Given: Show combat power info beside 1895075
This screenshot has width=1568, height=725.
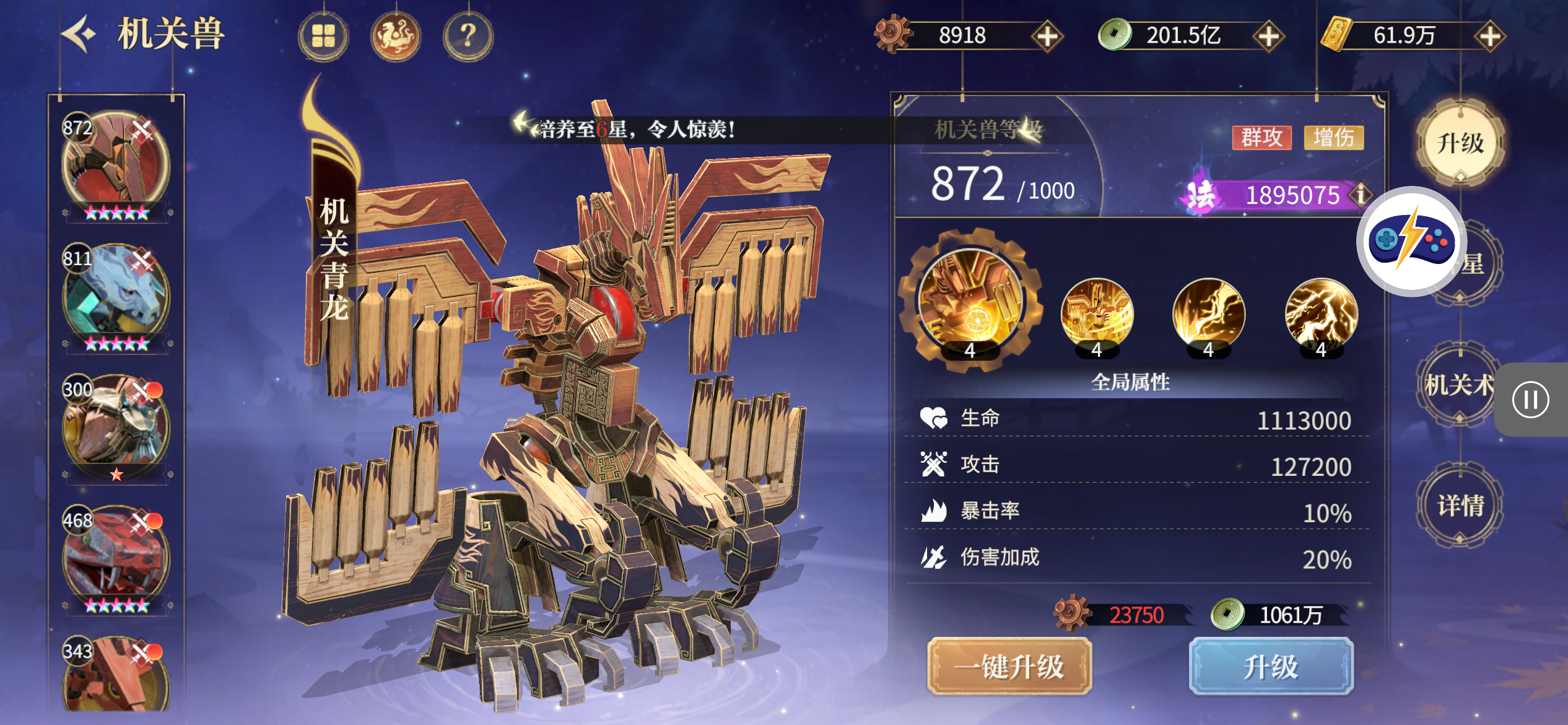Looking at the screenshot, I should click(1361, 195).
